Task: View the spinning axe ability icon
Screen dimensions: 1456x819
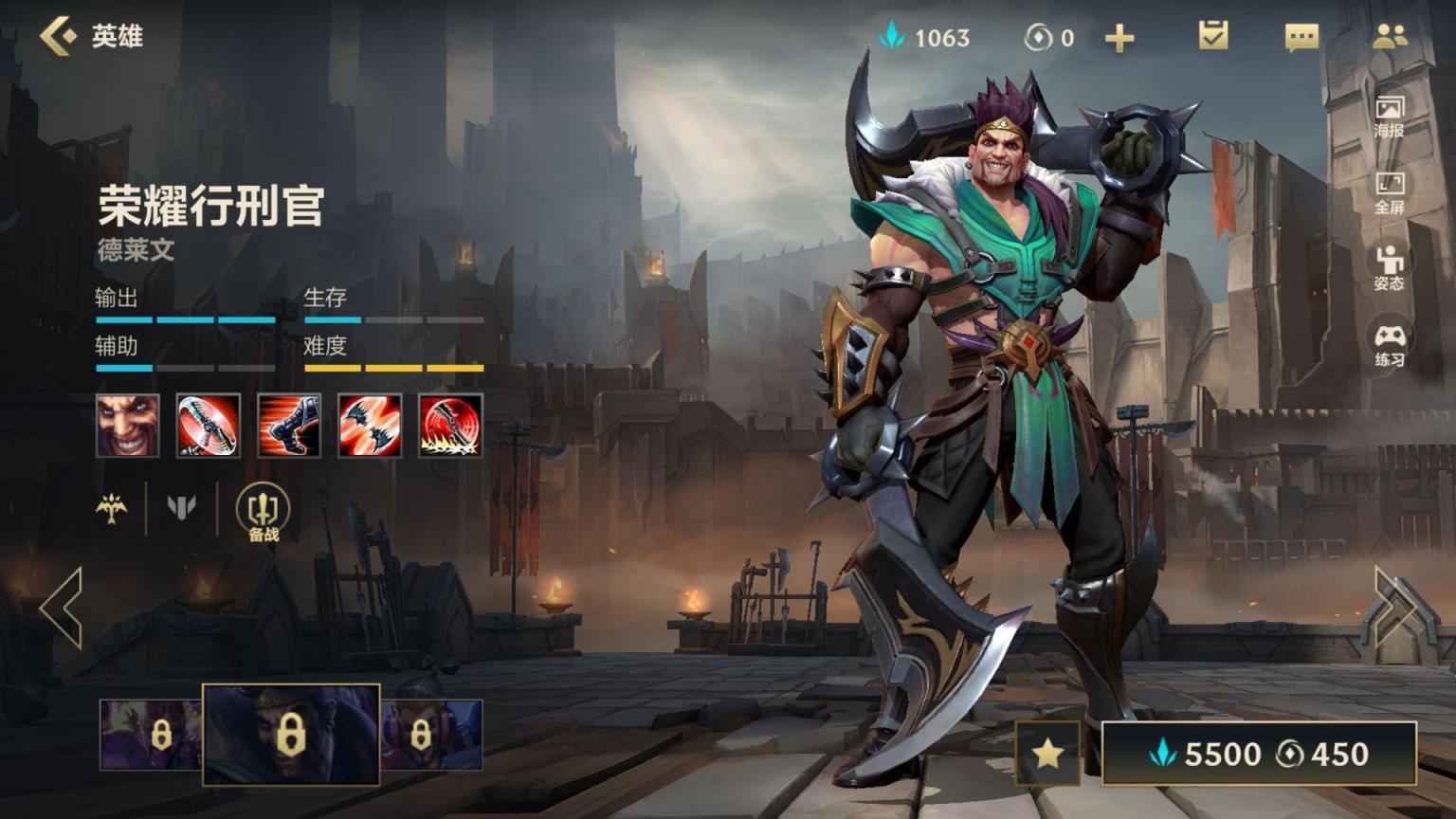Action: [x=209, y=426]
